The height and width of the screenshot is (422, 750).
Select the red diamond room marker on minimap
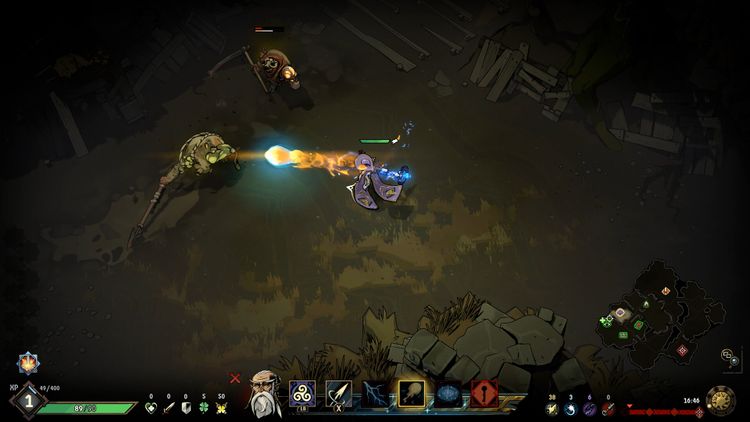(682, 350)
